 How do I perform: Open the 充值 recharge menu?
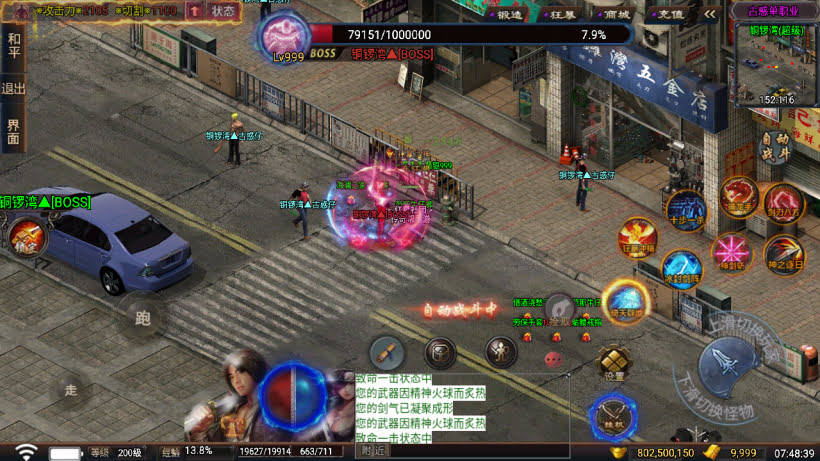pyautogui.click(x=671, y=15)
